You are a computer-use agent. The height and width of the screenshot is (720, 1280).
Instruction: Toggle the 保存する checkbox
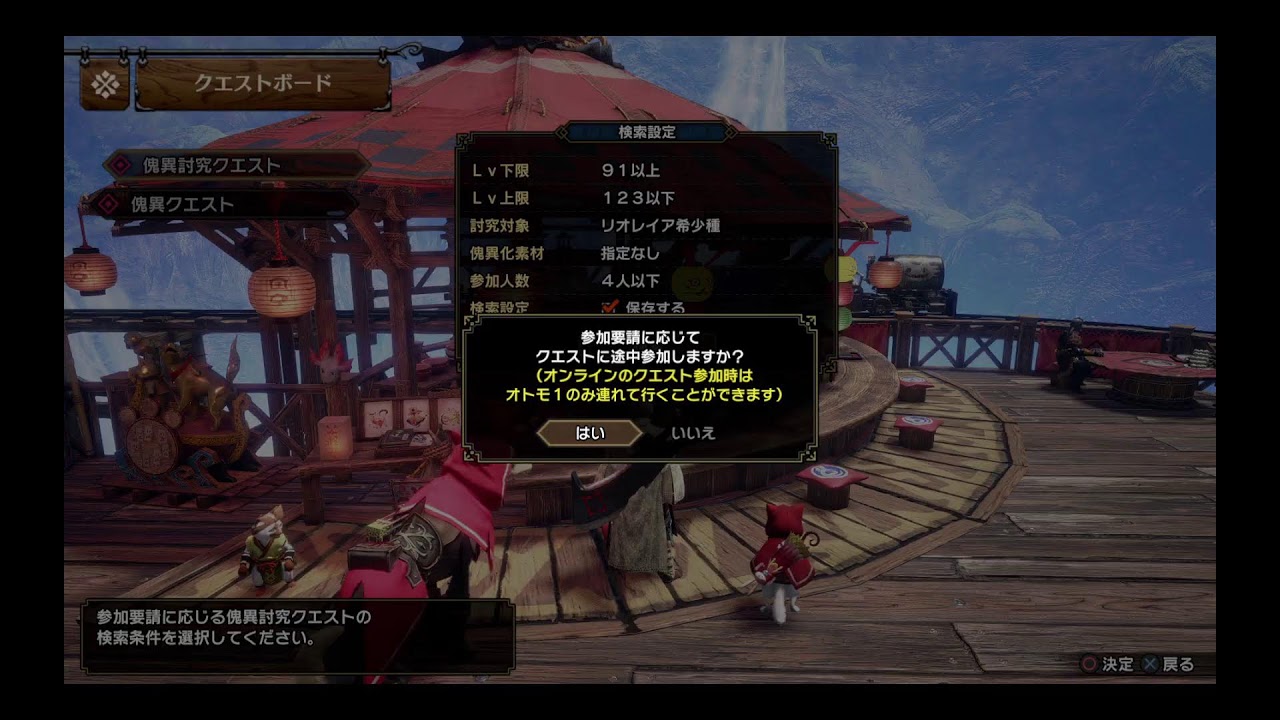pos(608,308)
